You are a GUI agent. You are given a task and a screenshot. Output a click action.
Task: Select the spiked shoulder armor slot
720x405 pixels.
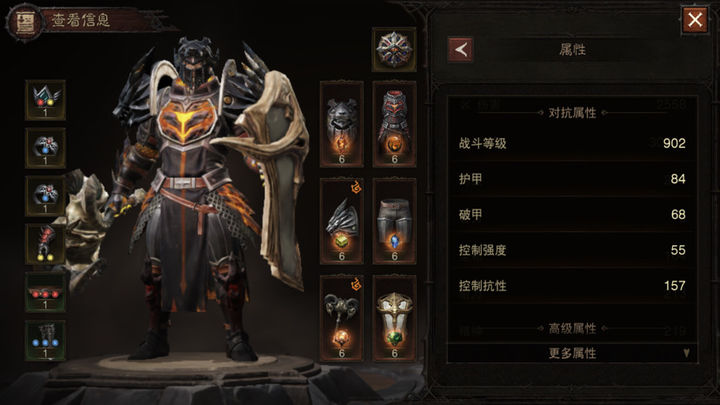[x=341, y=220]
